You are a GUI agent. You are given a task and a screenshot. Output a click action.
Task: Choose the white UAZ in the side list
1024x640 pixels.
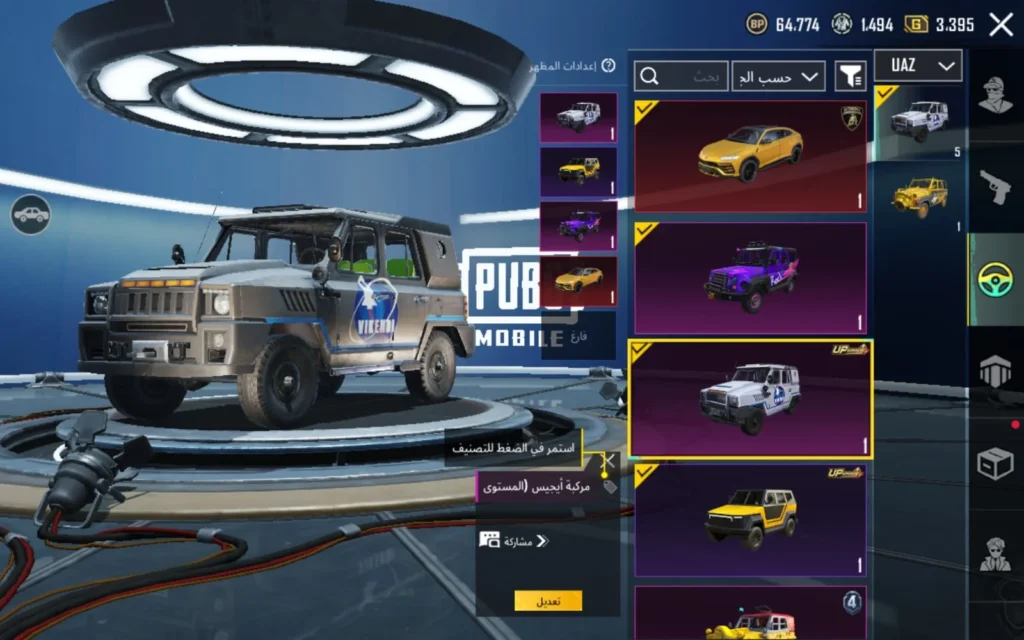(x=919, y=122)
